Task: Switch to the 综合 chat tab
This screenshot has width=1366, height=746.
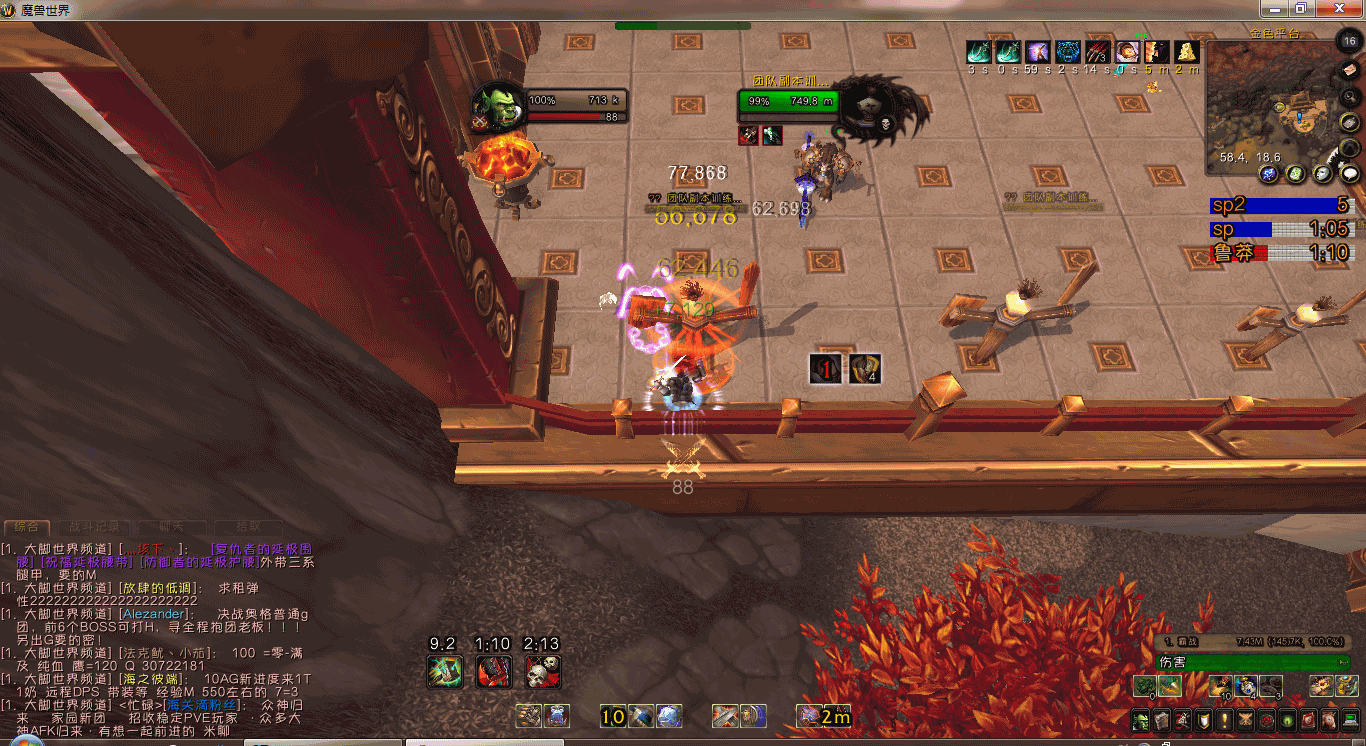Action: [x=26, y=526]
